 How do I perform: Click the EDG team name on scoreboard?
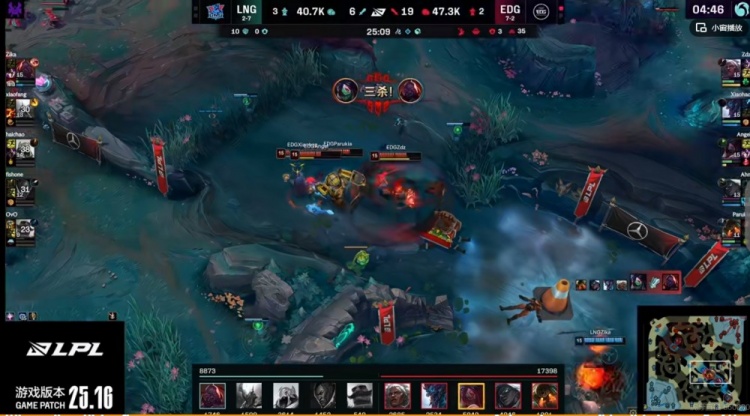point(506,10)
